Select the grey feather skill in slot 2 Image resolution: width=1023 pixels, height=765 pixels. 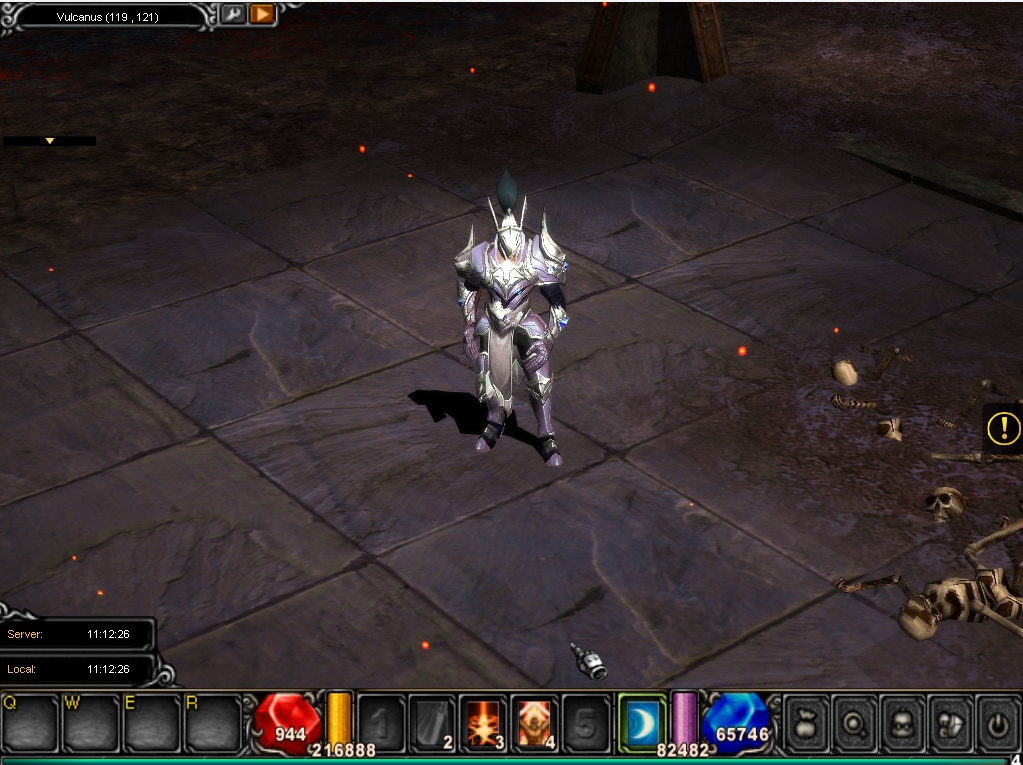point(432,722)
